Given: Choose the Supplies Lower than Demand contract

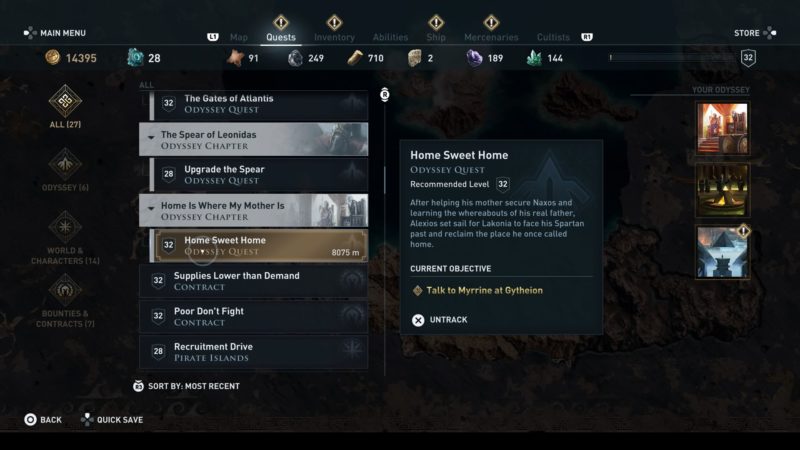Looking at the screenshot, I should (x=253, y=281).
